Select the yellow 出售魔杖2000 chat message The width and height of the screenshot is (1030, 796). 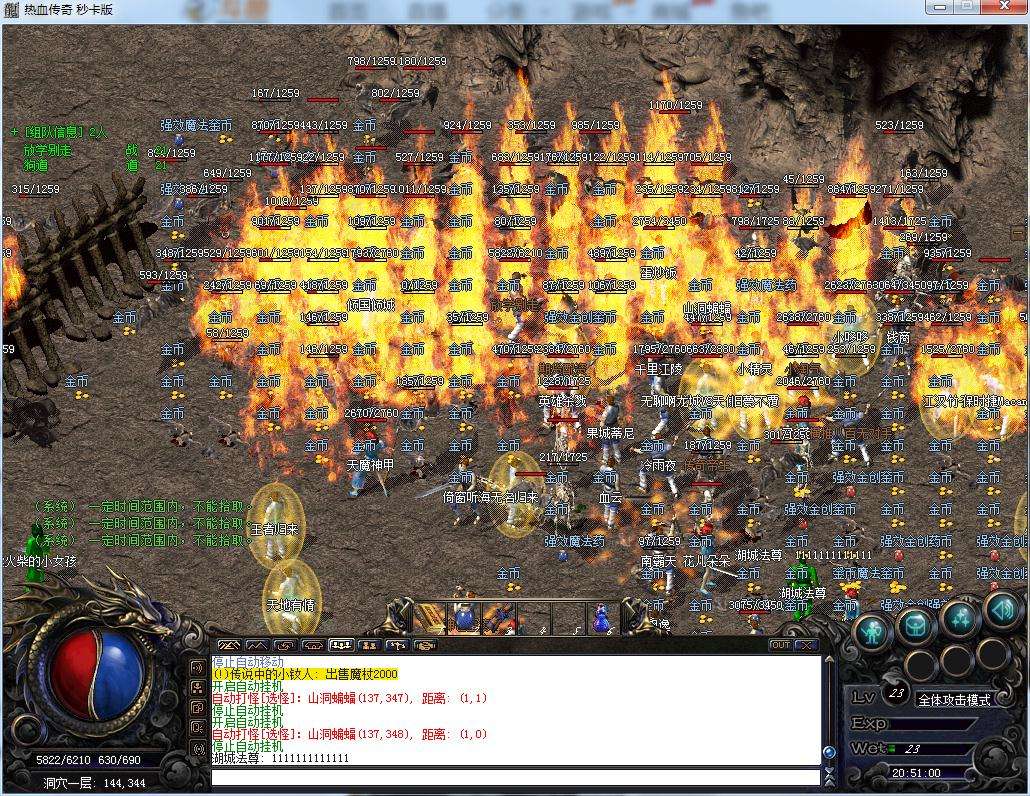(x=305, y=674)
